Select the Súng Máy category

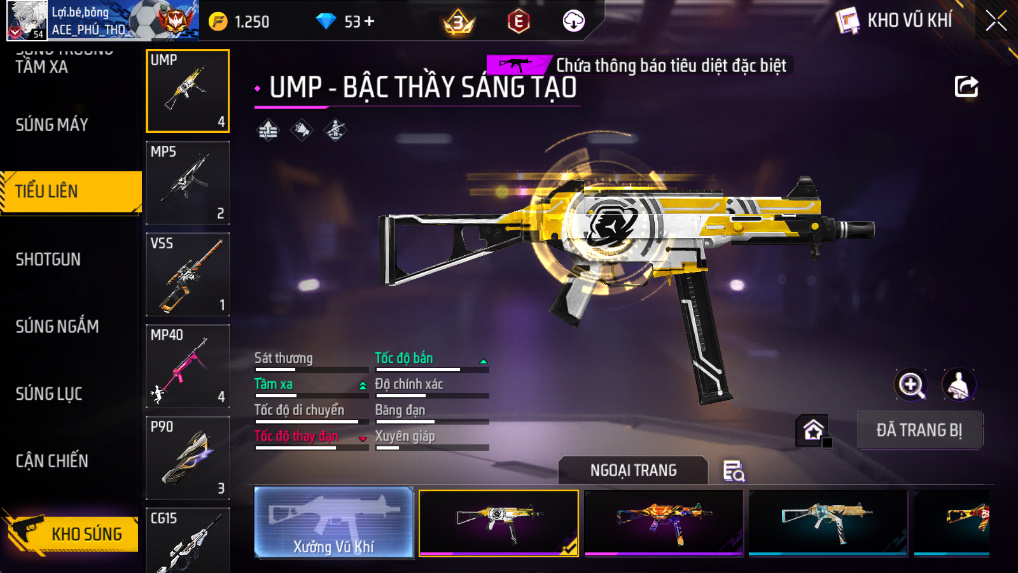click(x=52, y=125)
